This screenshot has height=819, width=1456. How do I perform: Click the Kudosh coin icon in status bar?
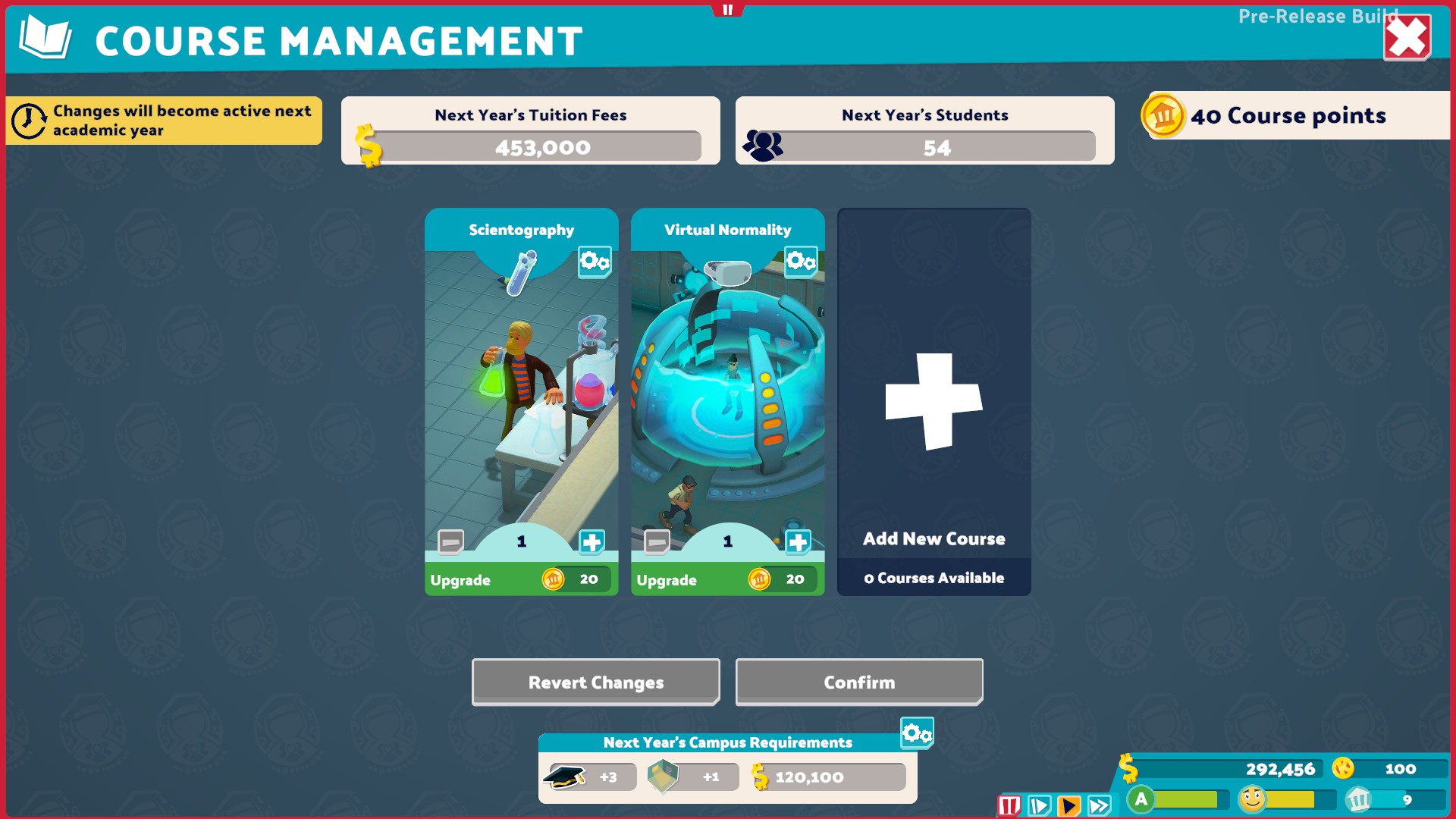click(x=1342, y=768)
